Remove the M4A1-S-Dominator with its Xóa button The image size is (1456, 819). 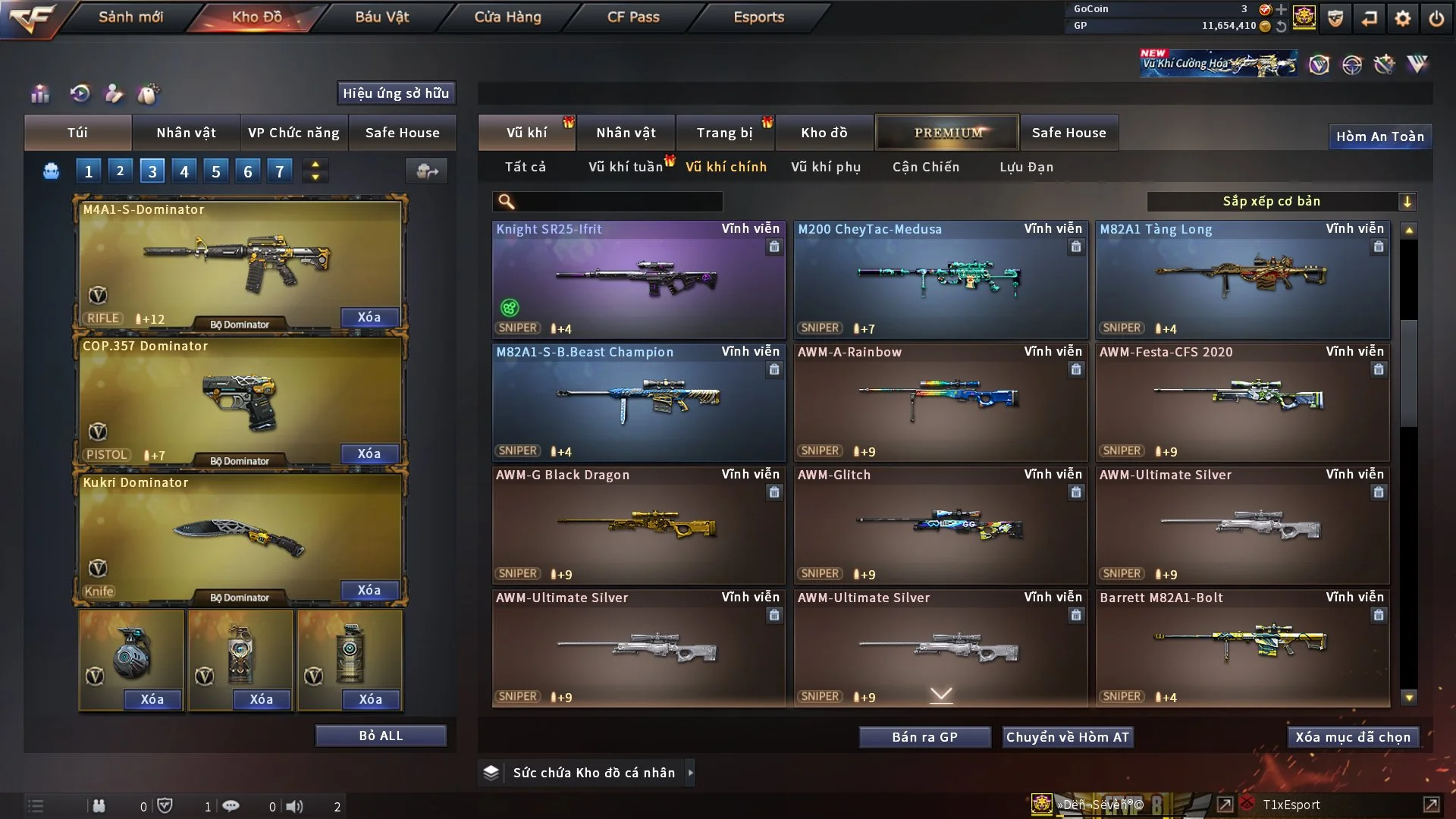[369, 317]
